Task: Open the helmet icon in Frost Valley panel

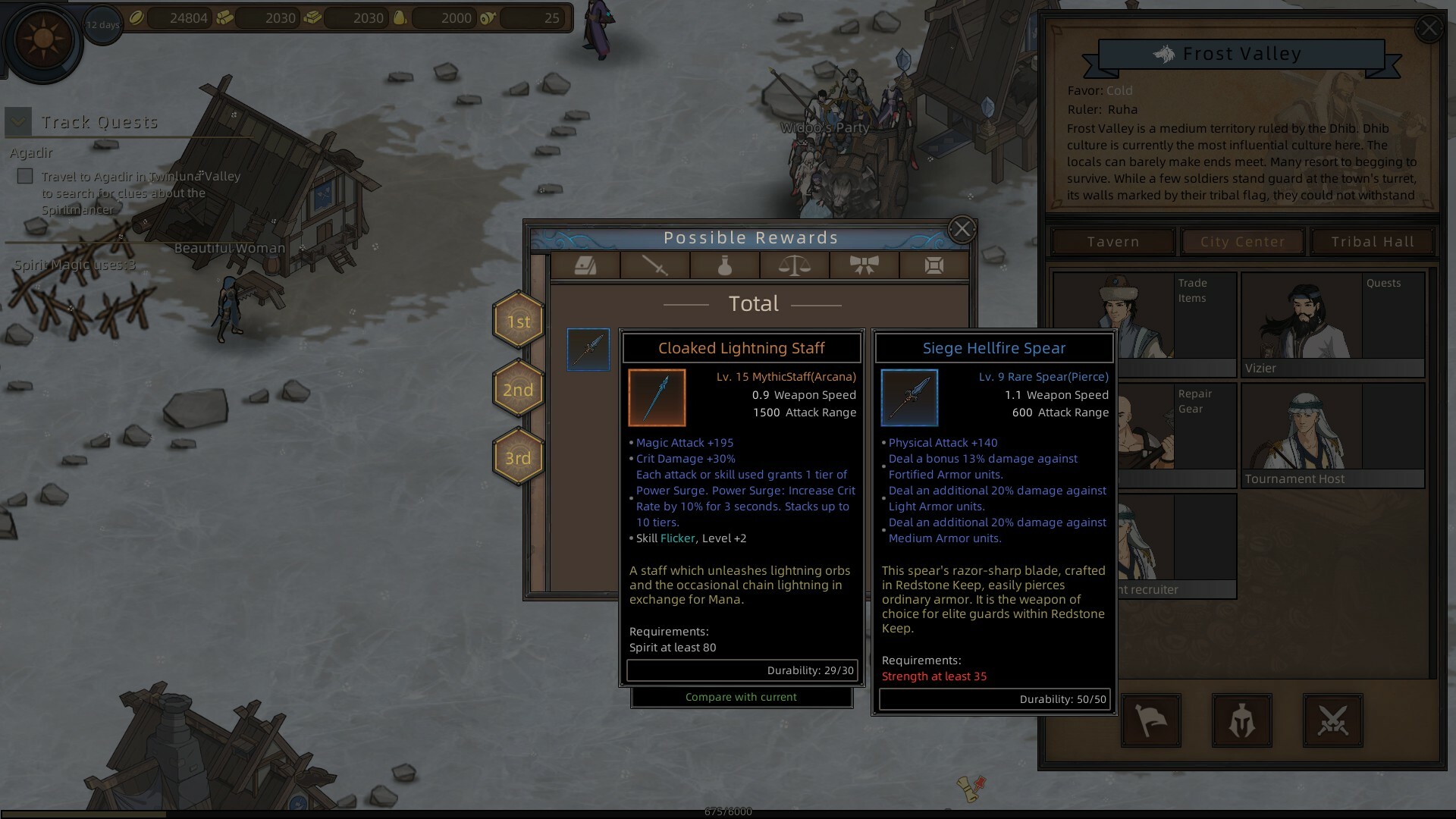Action: pos(1241,721)
